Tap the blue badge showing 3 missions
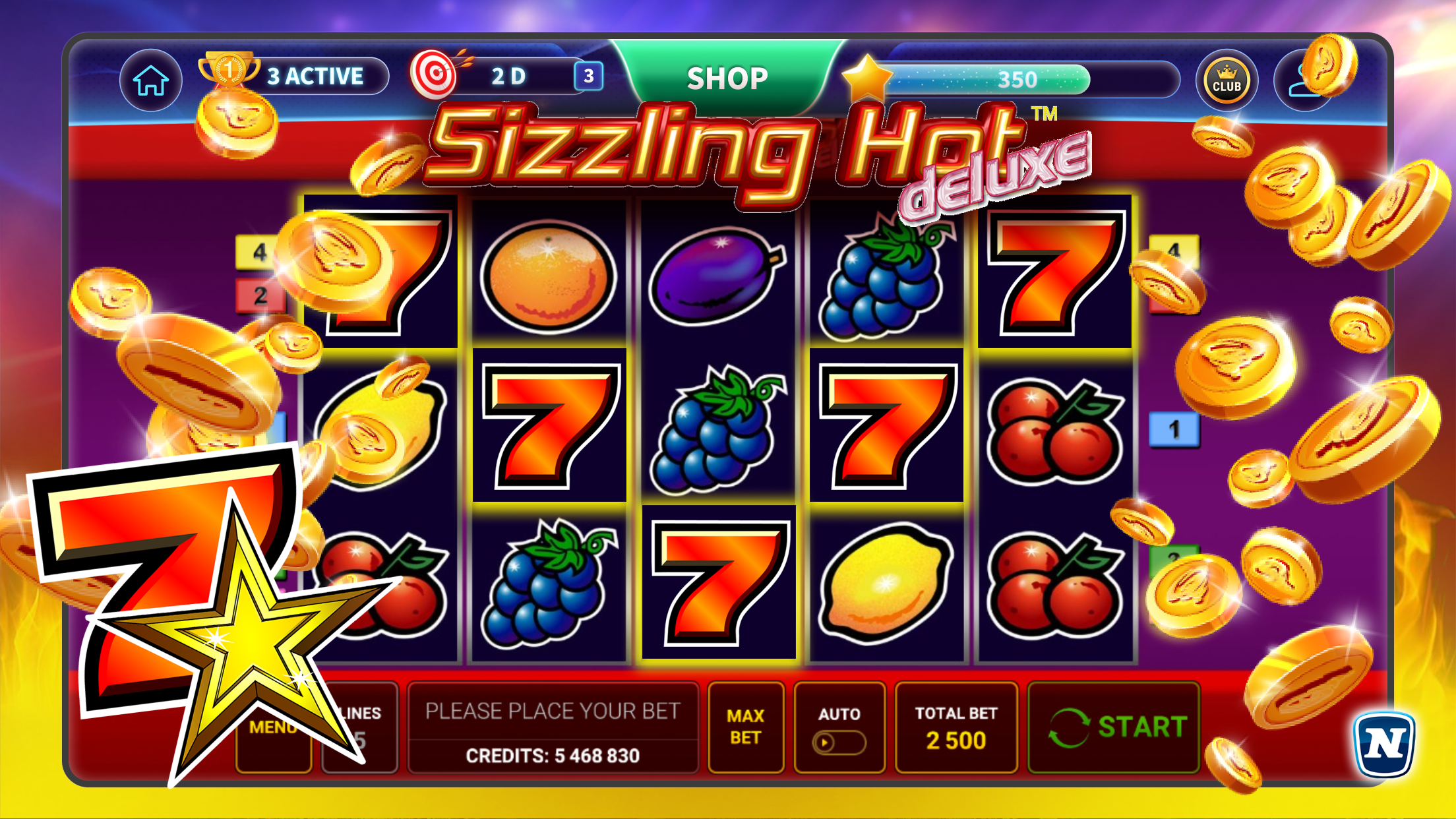This screenshot has width=1456, height=819. (x=589, y=76)
